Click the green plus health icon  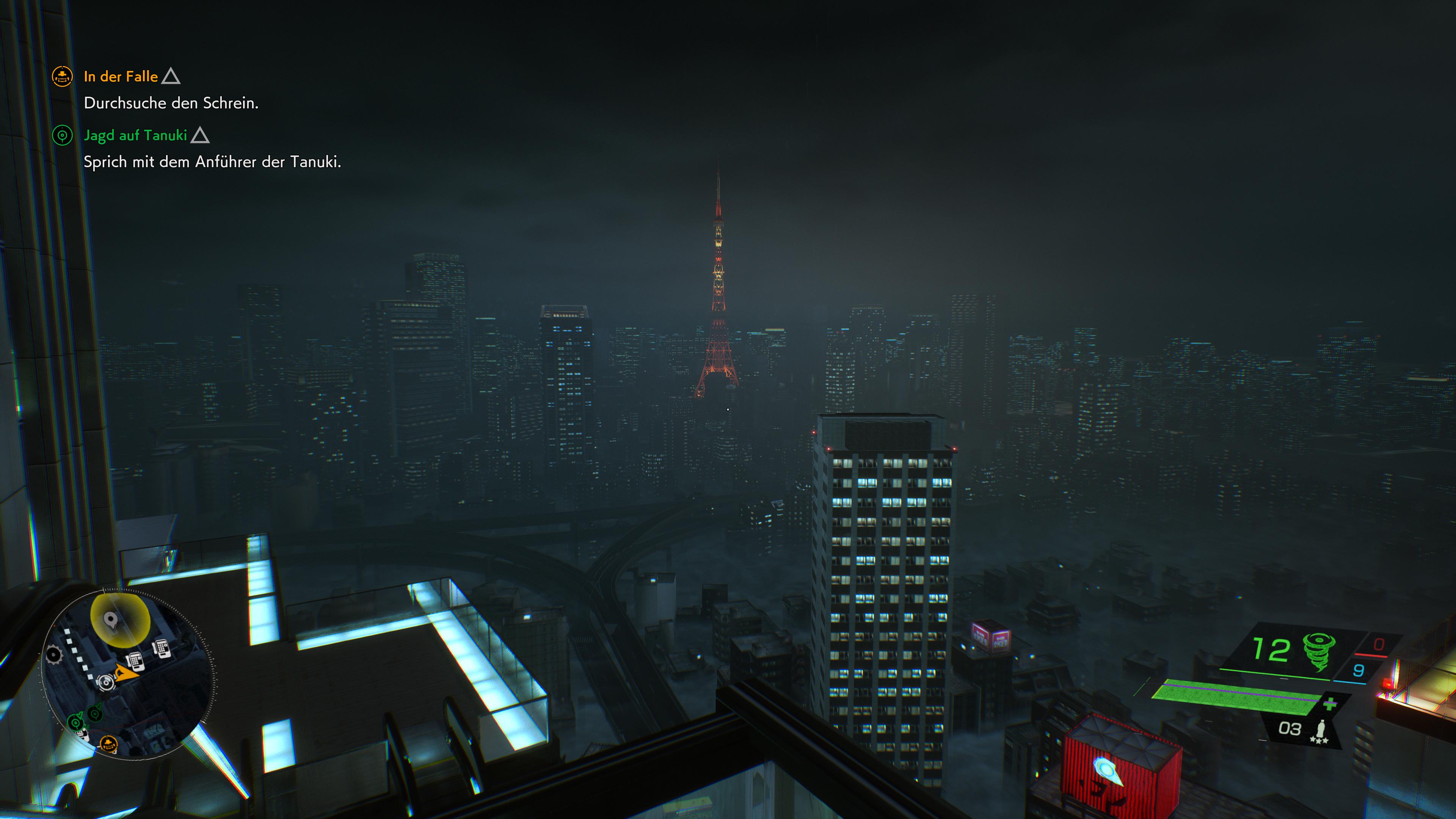coord(1330,704)
